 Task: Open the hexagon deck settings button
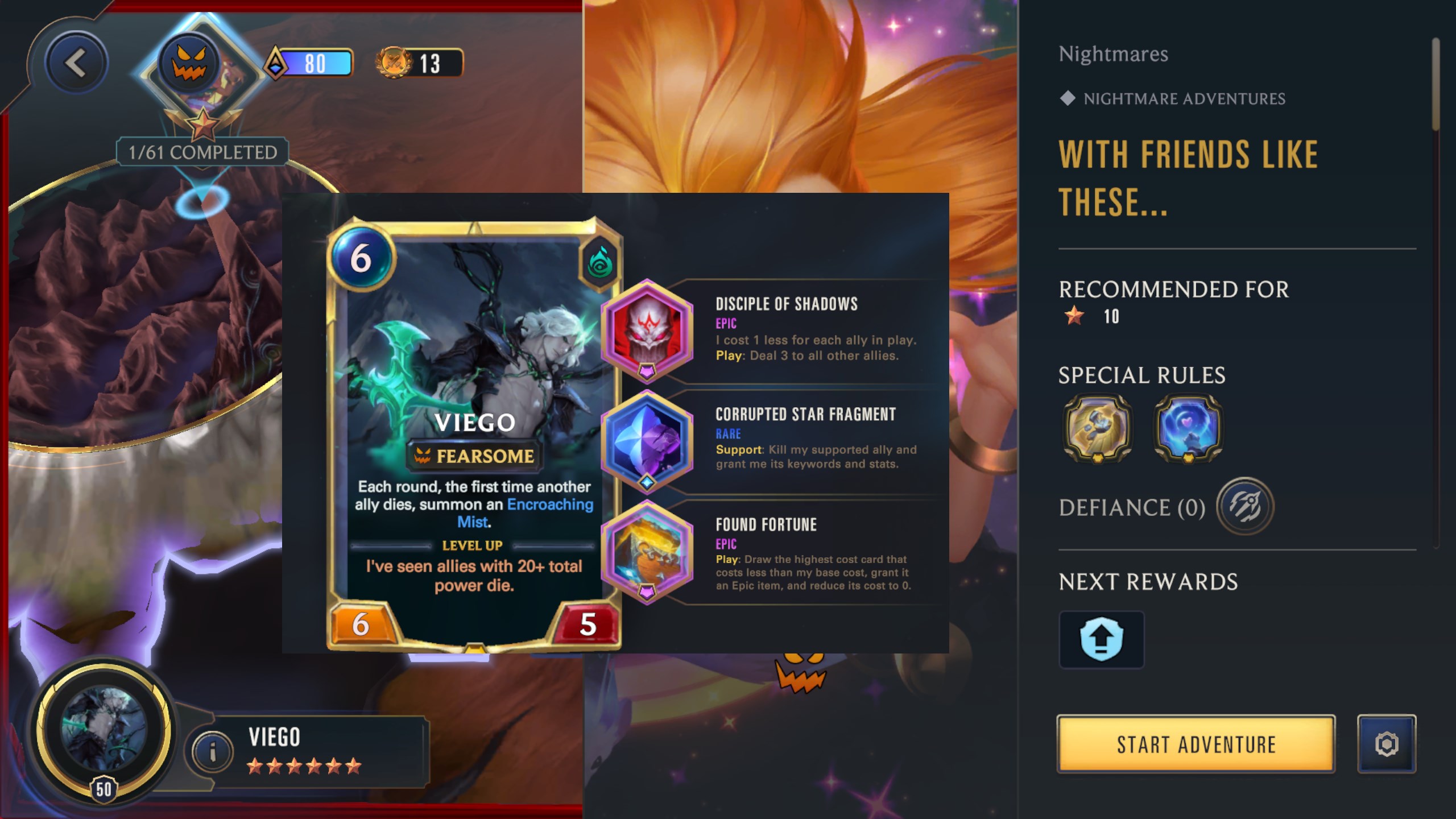[1386, 743]
